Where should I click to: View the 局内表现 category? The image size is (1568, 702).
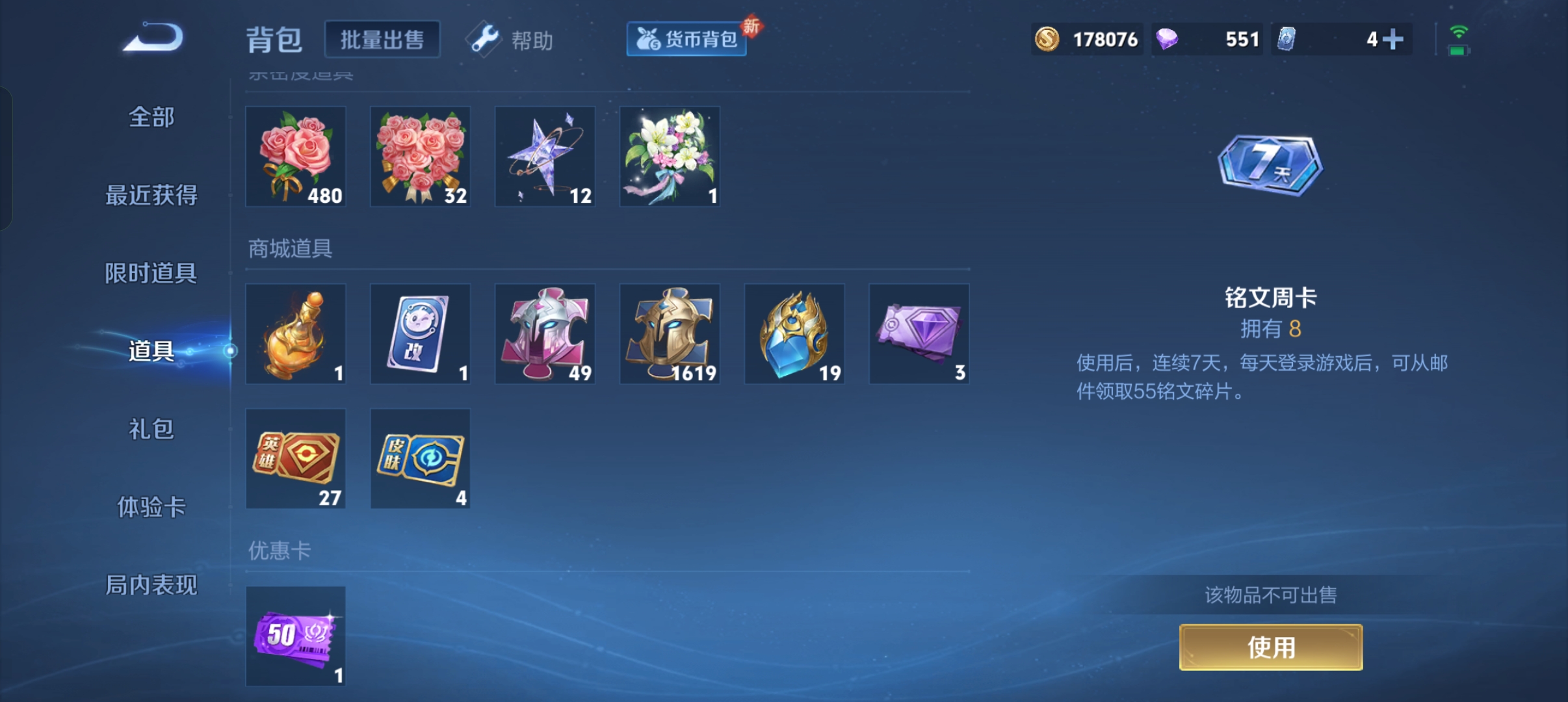click(x=151, y=585)
